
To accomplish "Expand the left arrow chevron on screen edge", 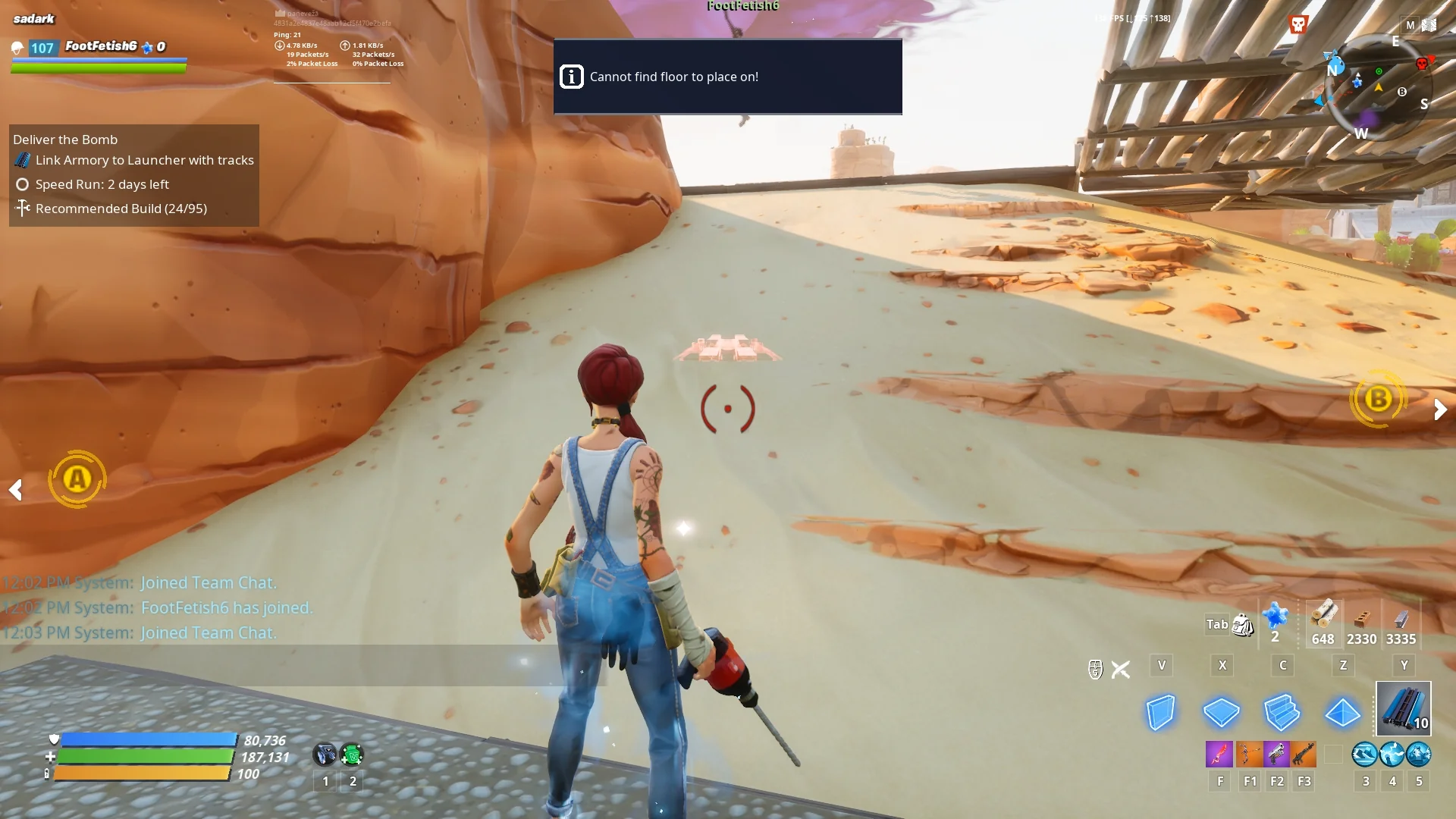I will tap(16, 490).
